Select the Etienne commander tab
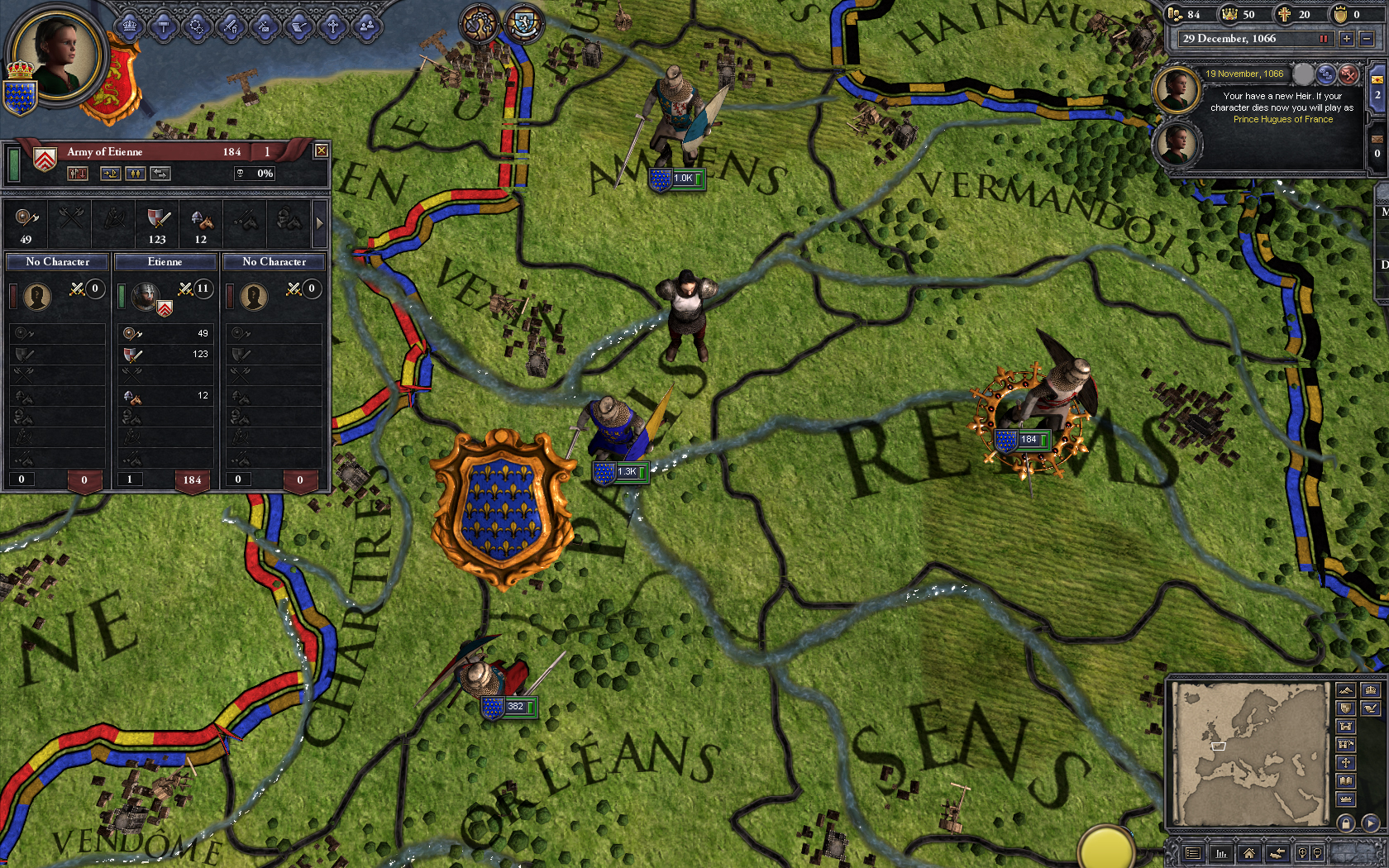This screenshot has height=868, width=1389. click(165, 261)
